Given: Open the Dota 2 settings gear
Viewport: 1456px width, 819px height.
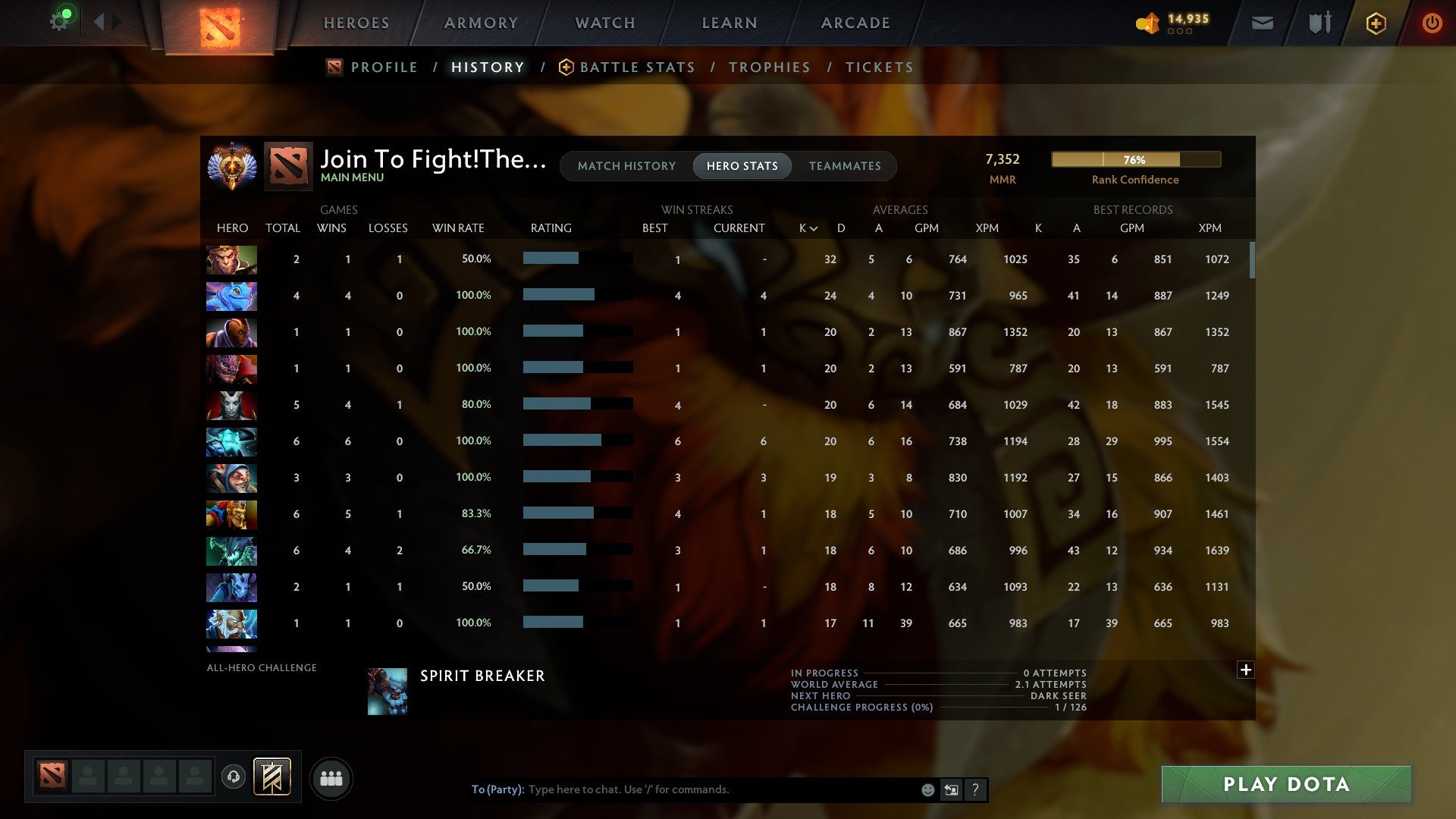Looking at the screenshot, I should pos(60,20).
